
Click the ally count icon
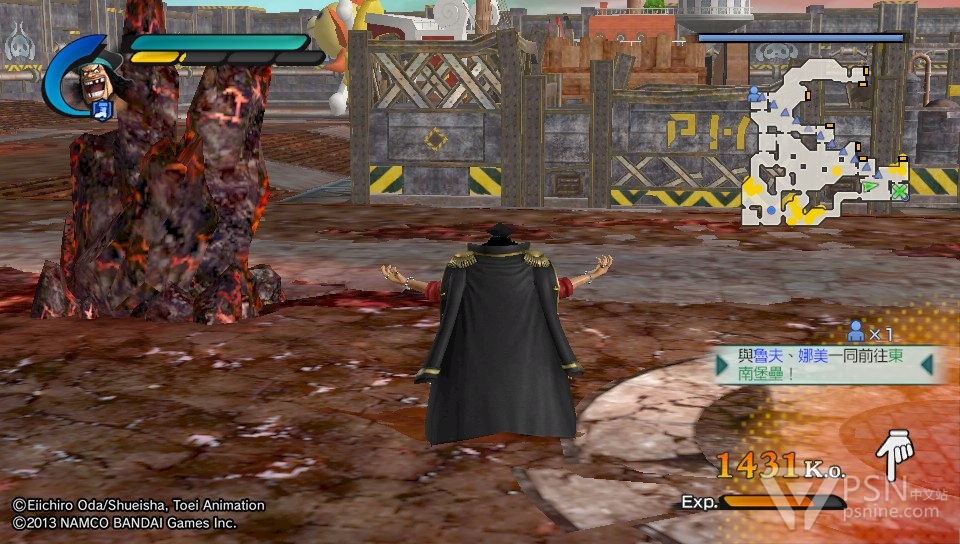(x=856, y=330)
